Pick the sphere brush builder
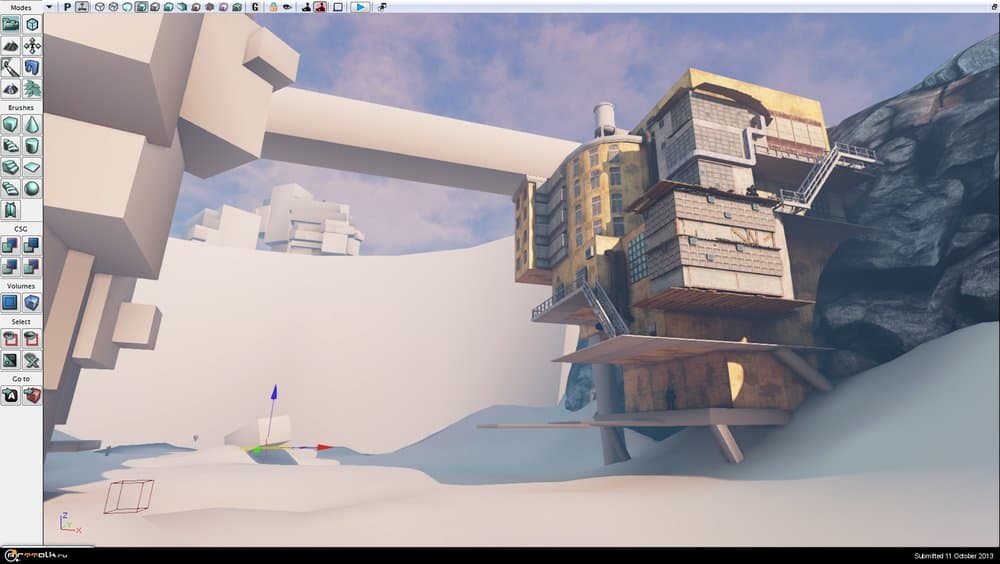 click(x=32, y=188)
